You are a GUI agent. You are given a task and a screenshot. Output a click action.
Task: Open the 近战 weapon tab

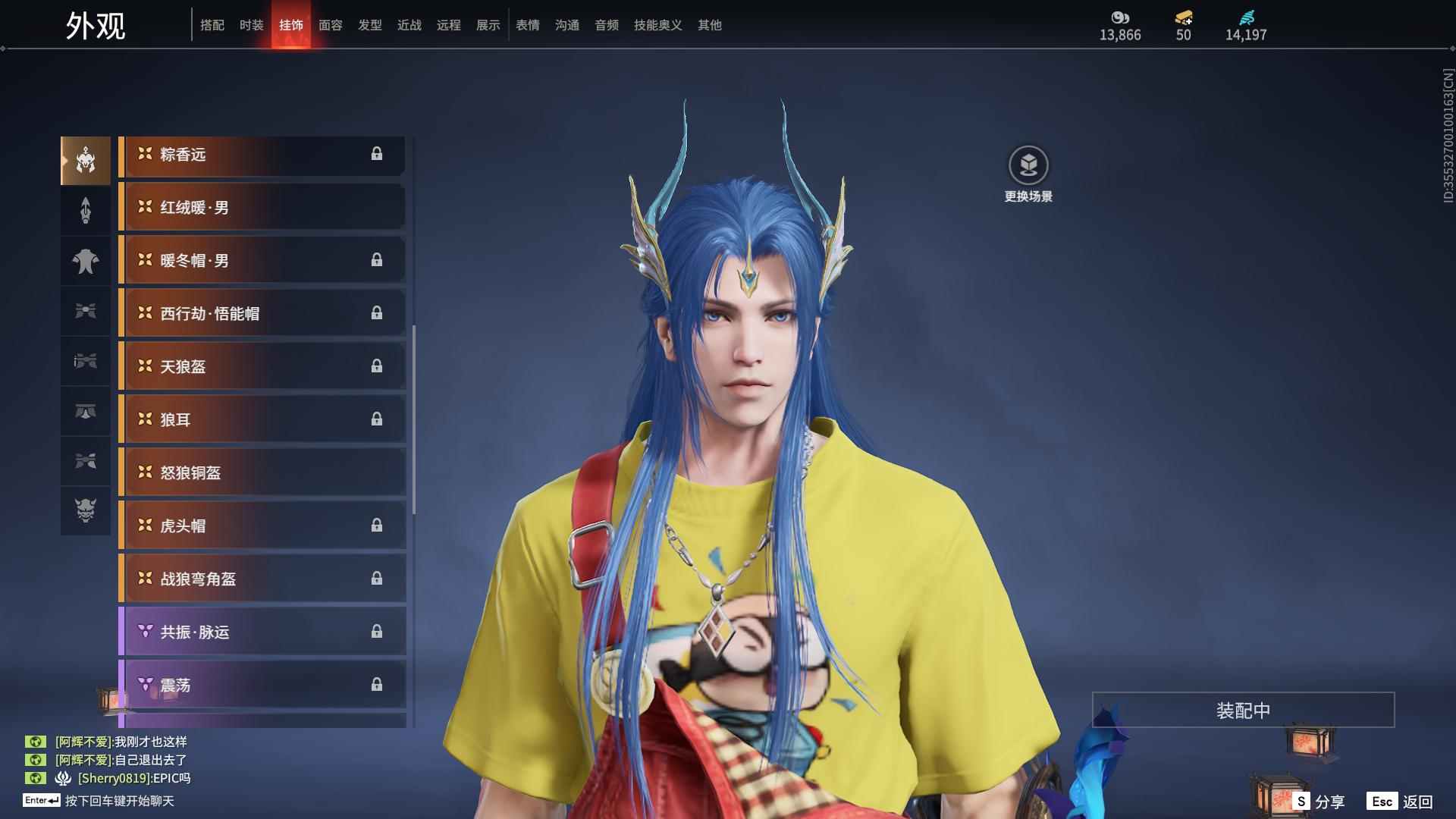coord(409,25)
